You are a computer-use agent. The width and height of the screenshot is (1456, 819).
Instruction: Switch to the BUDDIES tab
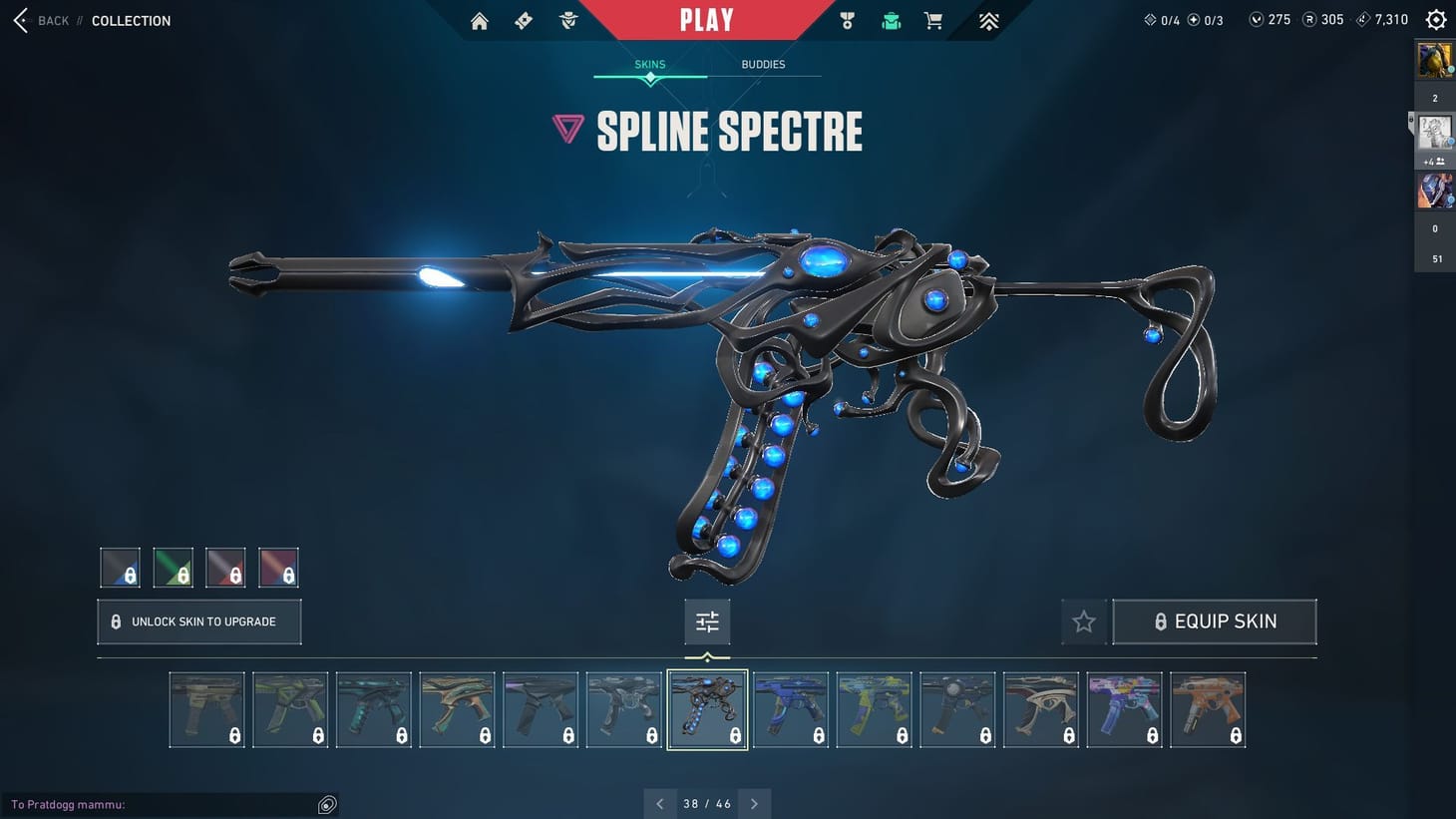[763, 64]
